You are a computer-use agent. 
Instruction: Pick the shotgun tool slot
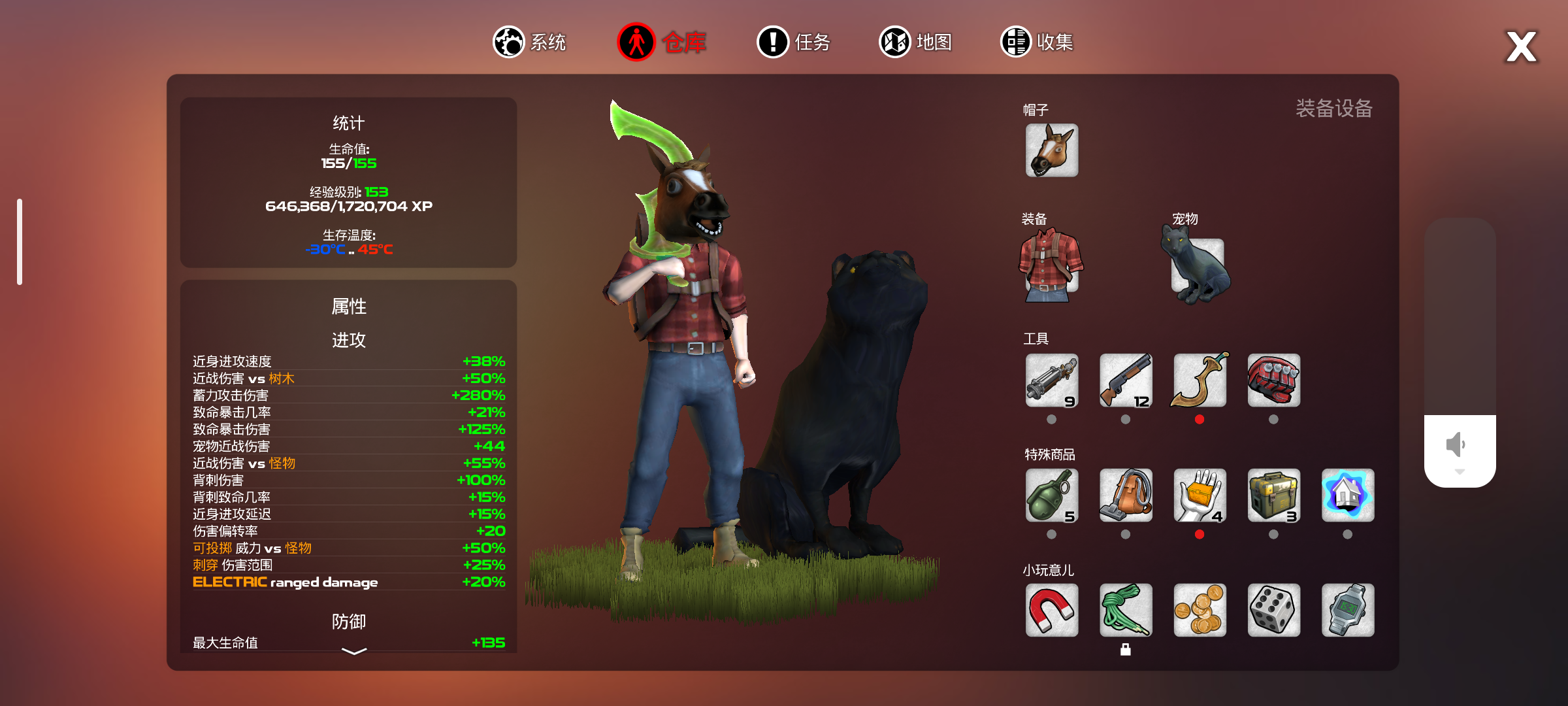[x=1125, y=380]
